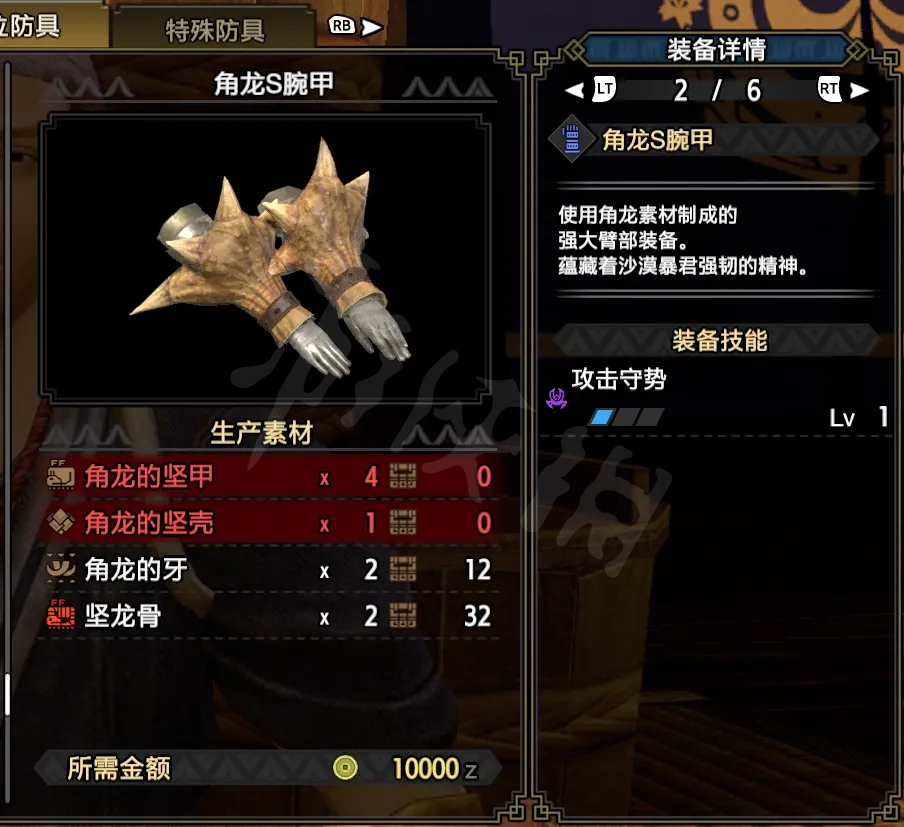904x827 pixels.
Task: Choose the 角龙的牙 material row
Action: pyautogui.click(x=269, y=570)
